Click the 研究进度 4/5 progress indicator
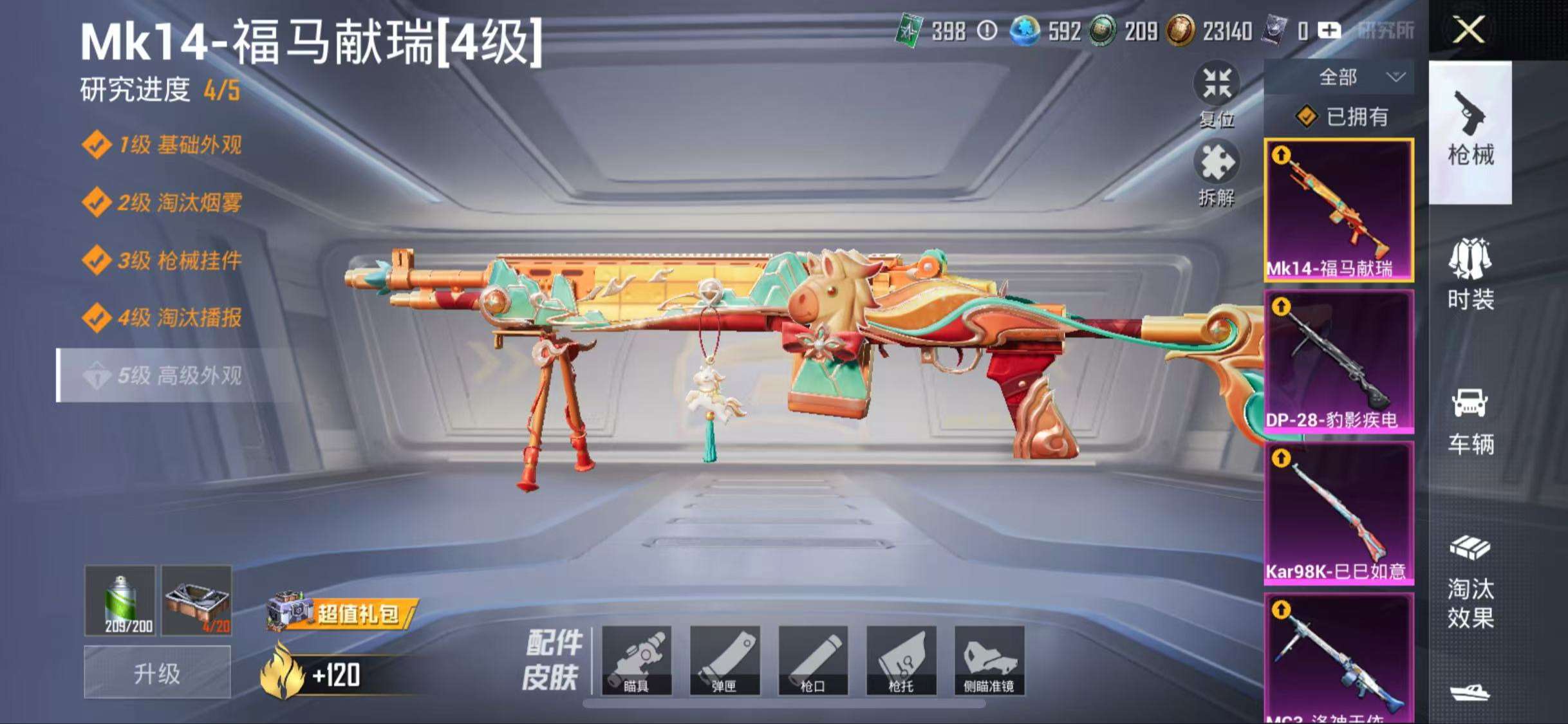The image size is (1568, 724). point(158,92)
